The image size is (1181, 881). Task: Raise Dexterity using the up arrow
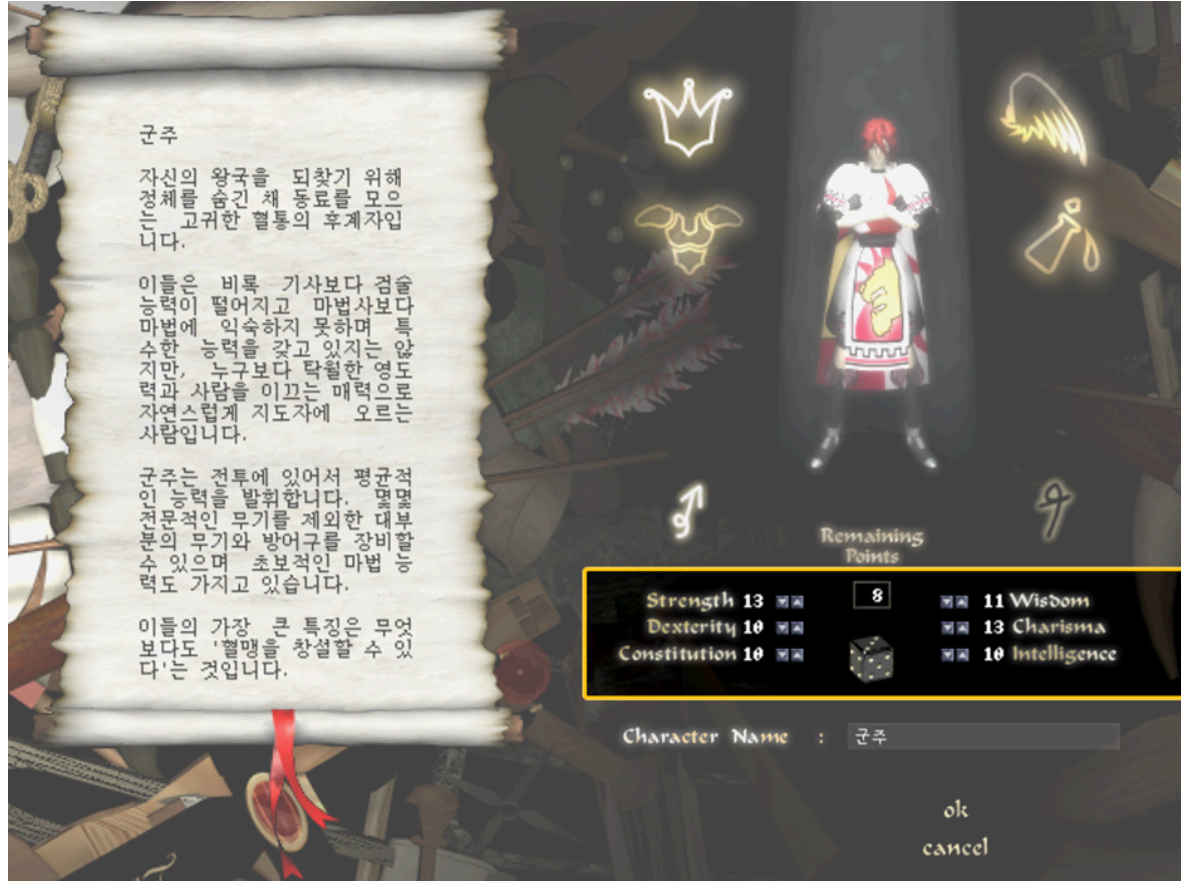click(x=798, y=628)
